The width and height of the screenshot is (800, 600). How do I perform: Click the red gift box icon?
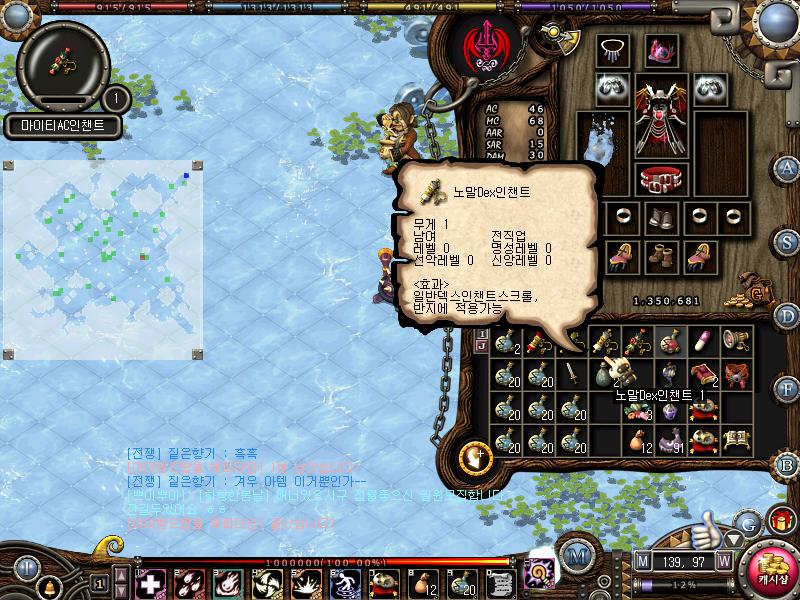tap(780, 521)
